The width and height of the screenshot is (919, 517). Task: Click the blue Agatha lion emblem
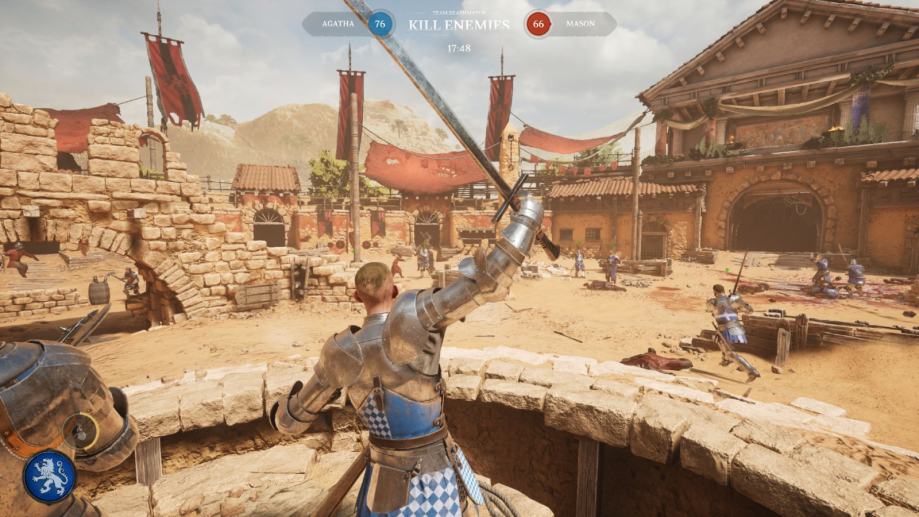click(49, 475)
